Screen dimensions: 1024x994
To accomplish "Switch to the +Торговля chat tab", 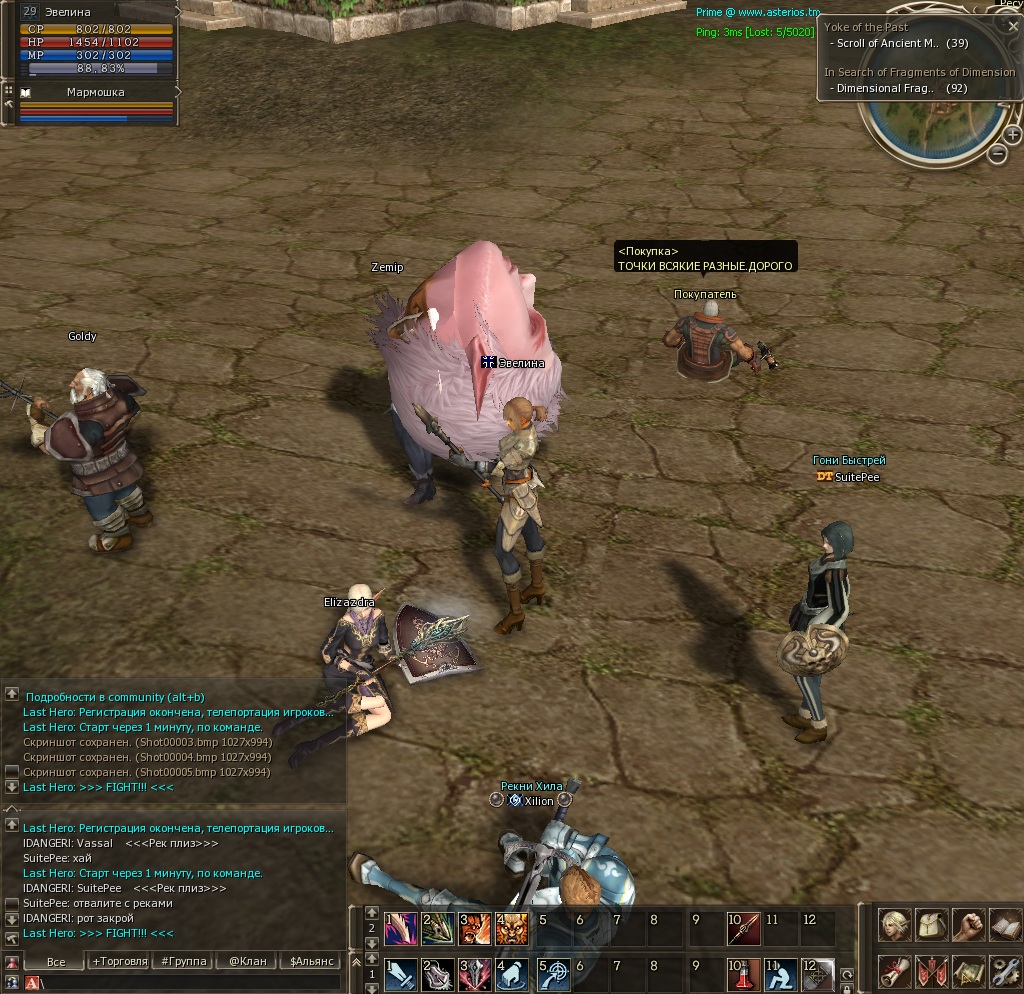I will point(119,962).
